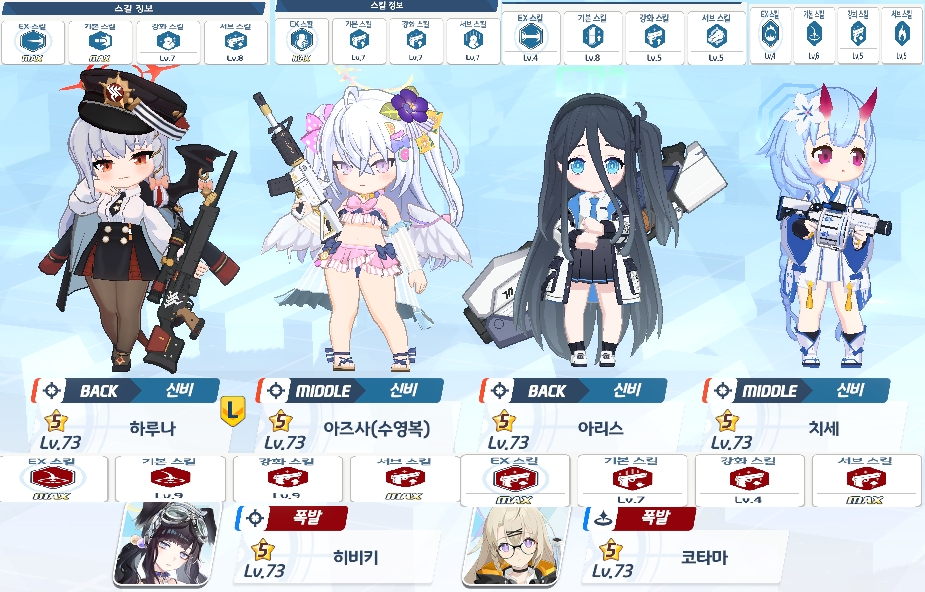Open the 히비키 special student card
This screenshot has height=592, width=925.
click(338, 556)
